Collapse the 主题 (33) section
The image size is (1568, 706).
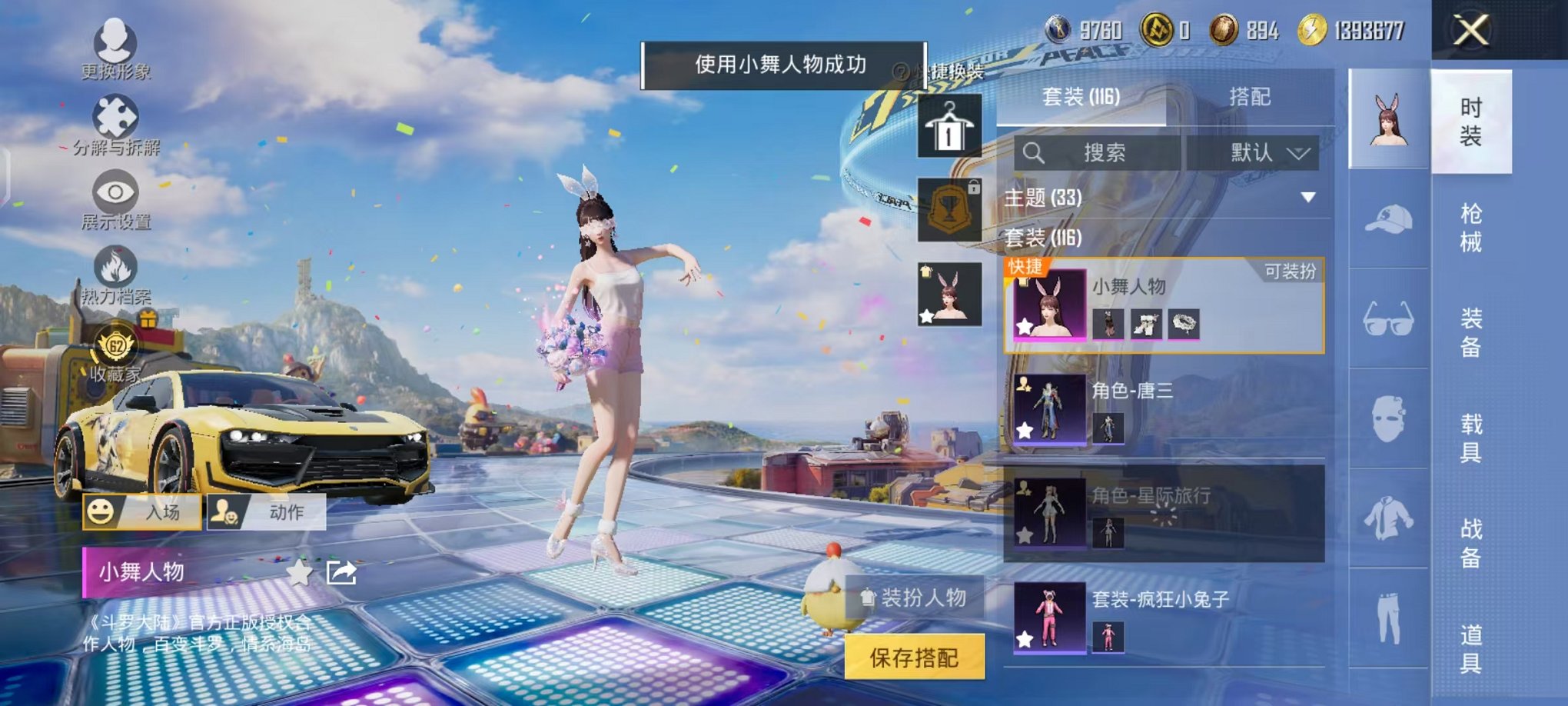click(x=1307, y=196)
